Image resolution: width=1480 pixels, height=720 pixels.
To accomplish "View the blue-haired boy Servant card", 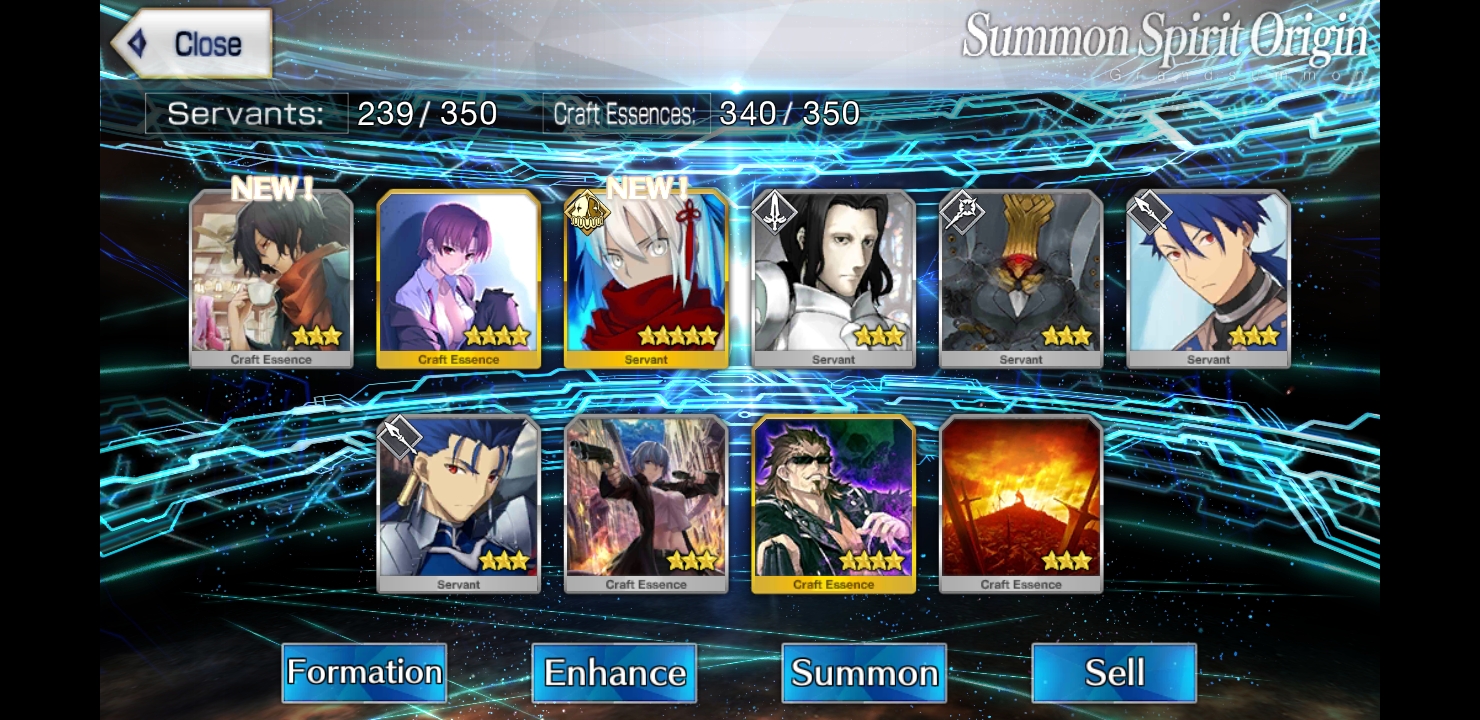I will 1208,279.
